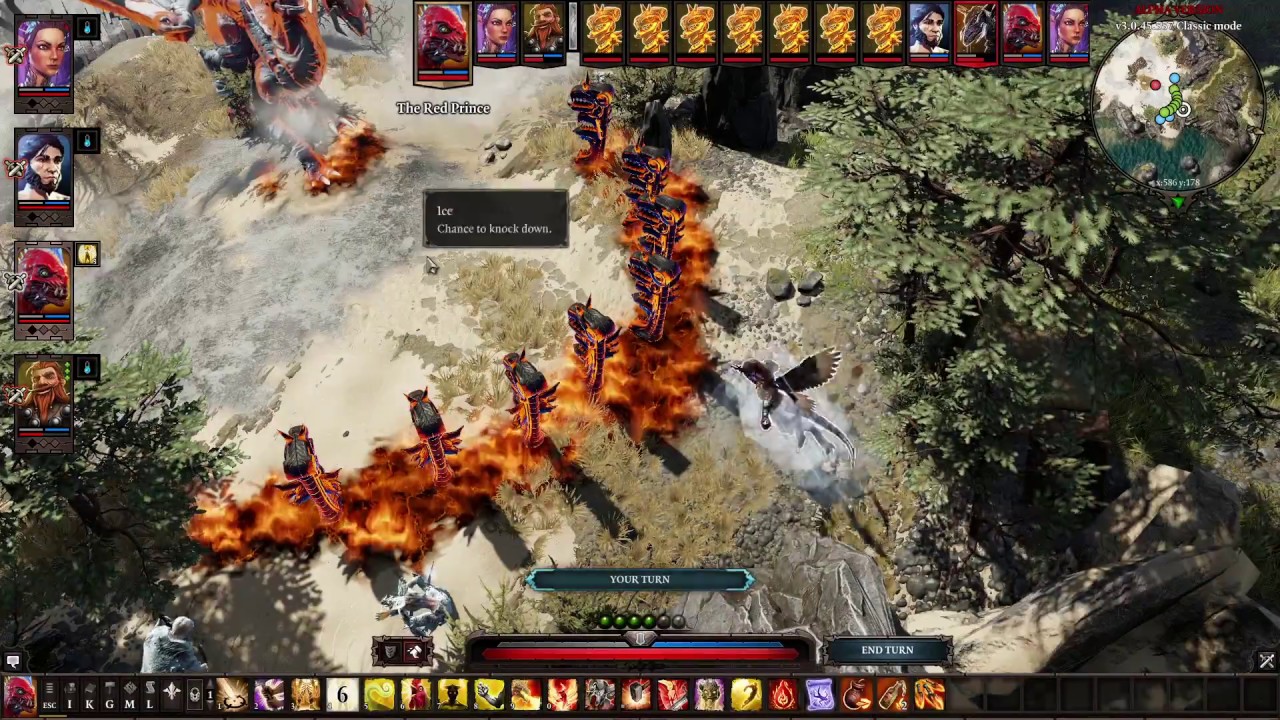Viewport: 1280px width, 720px height.
Task: Open the map with the M button
Action: pos(129,696)
